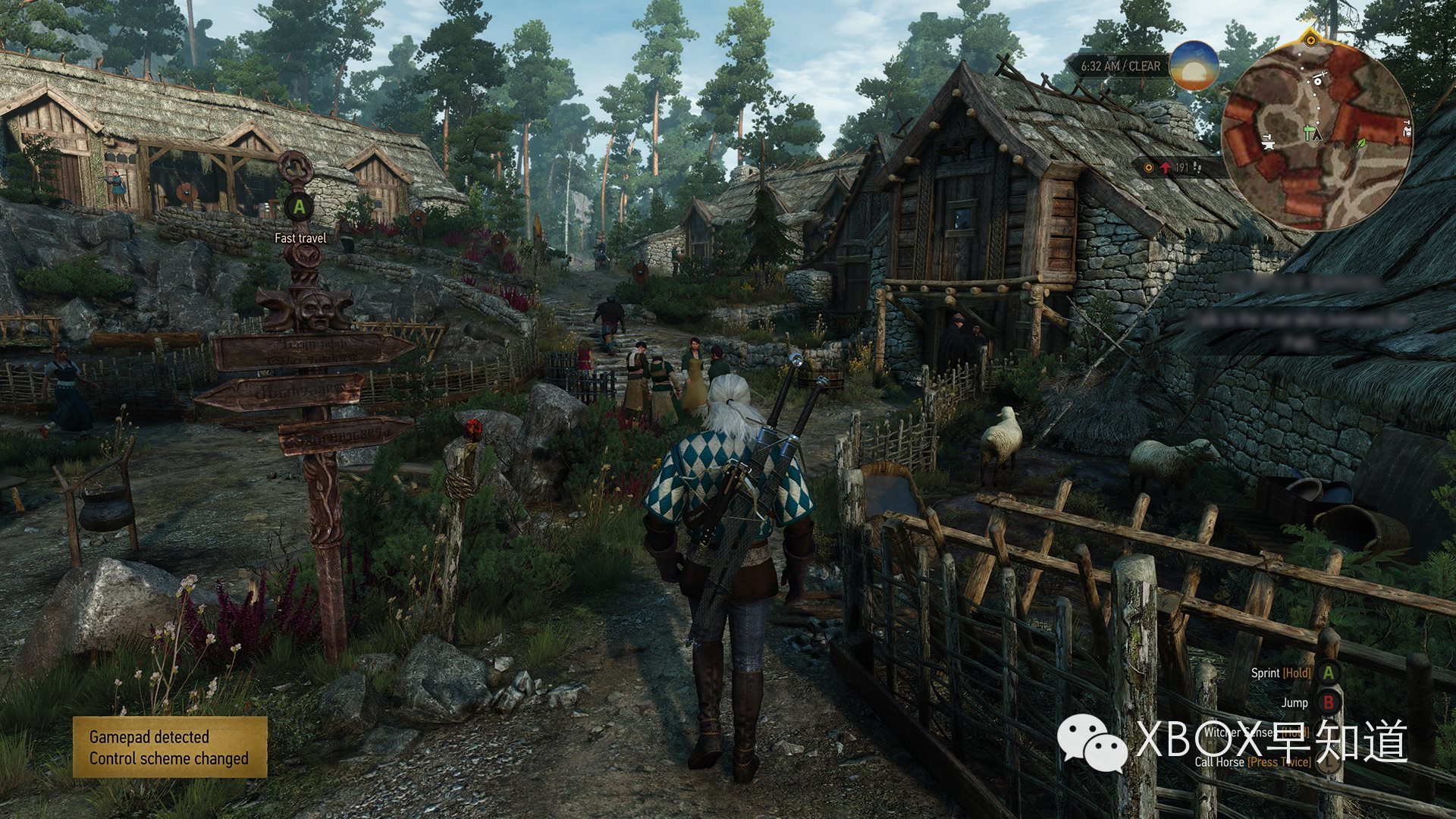The width and height of the screenshot is (1456, 819).
Task: Dismiss the Gamepad detected notification
Action: click(x=170, y=747)
